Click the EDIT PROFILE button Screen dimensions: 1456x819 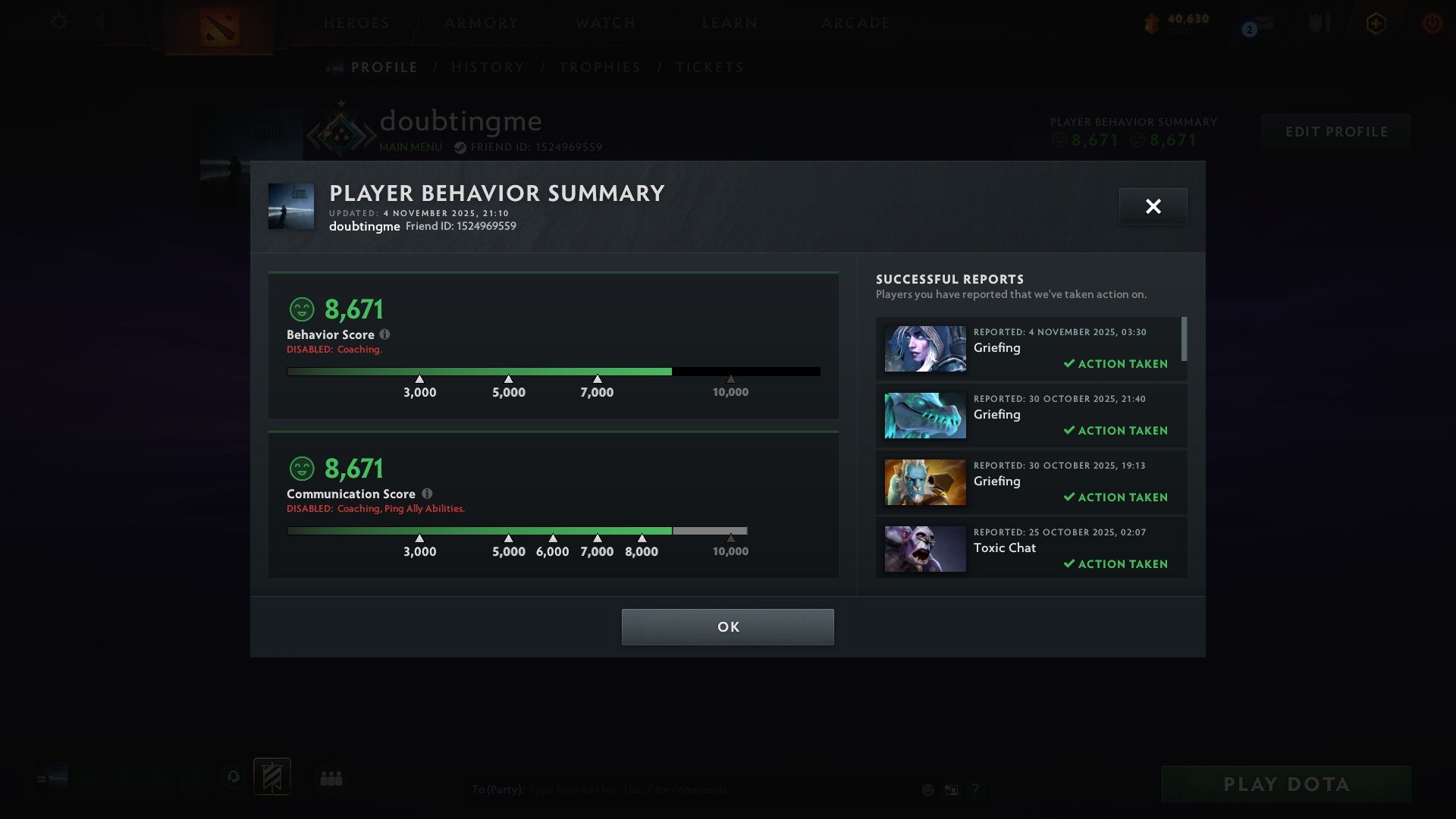click(x=1335, y=131)
